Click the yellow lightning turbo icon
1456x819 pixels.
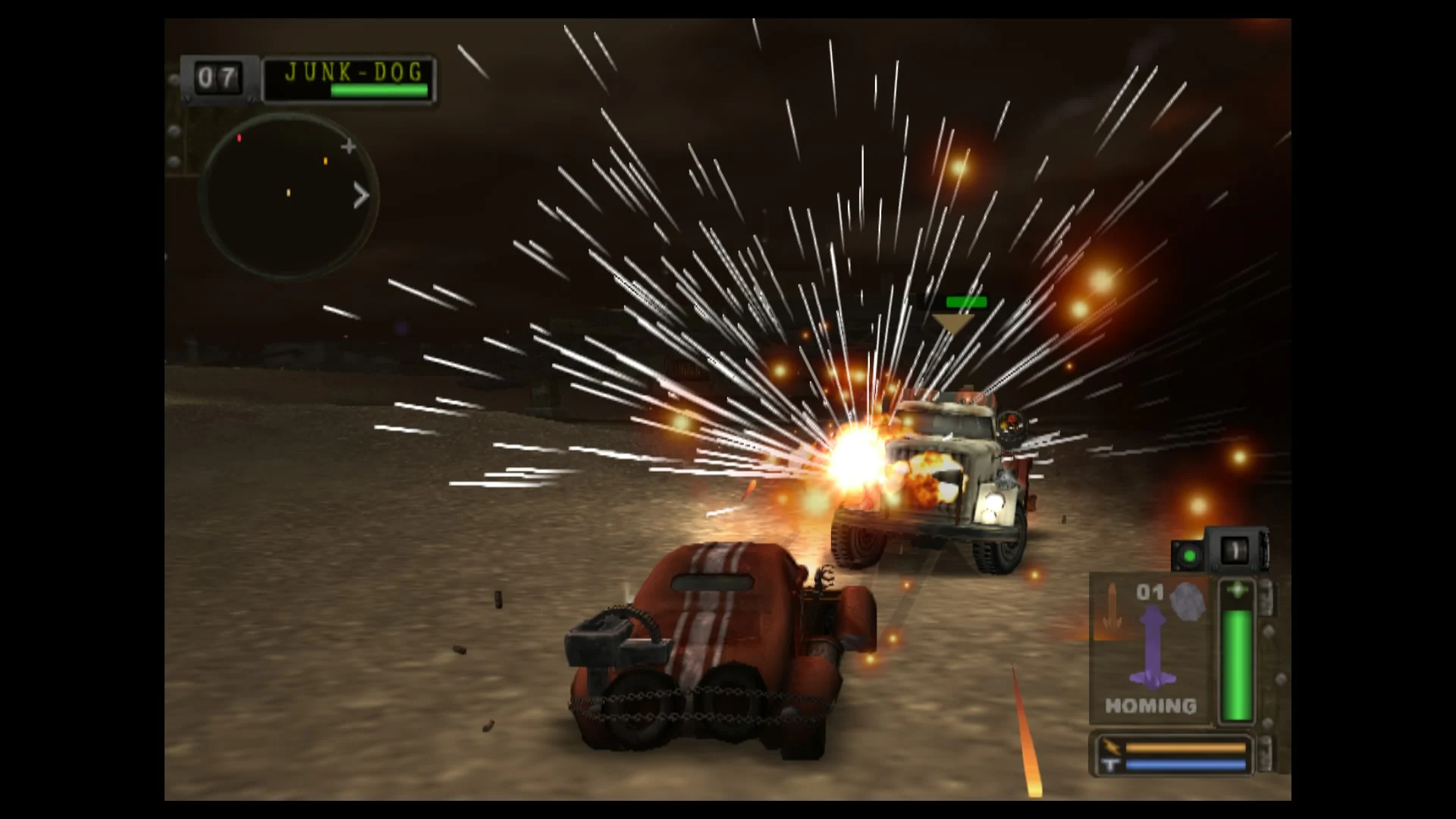(1112, 747)
